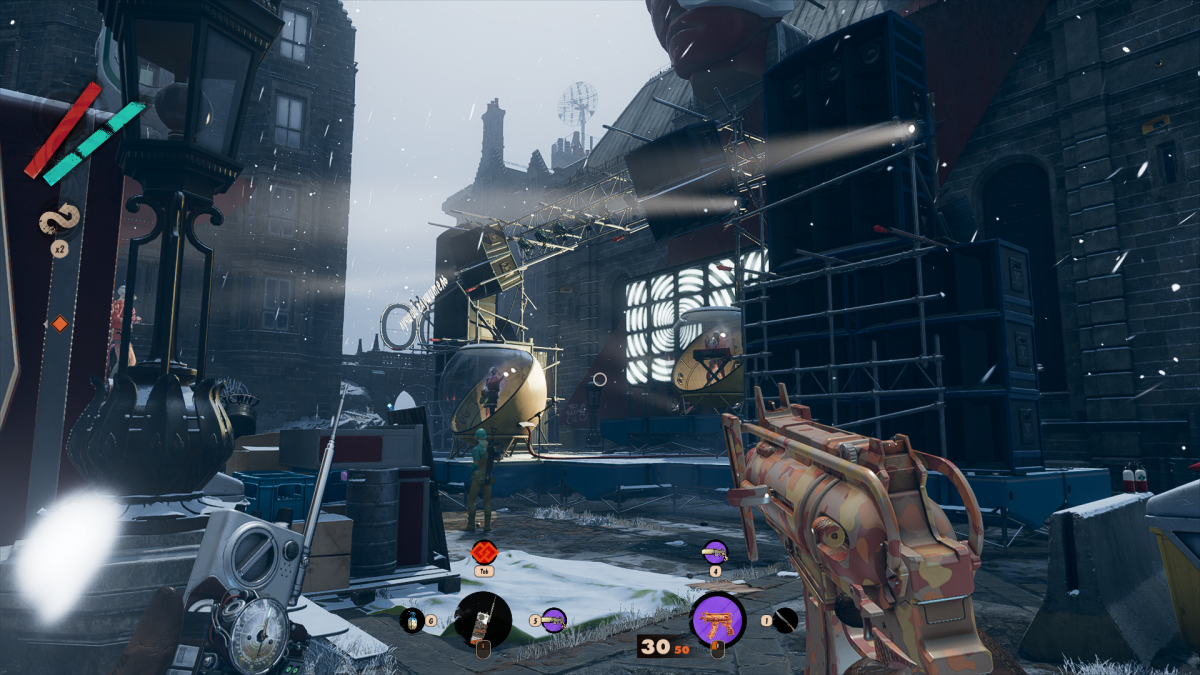The image size is (1200, 675).
Task: Select the machete melee slot
Action: [x=786, y=620]
